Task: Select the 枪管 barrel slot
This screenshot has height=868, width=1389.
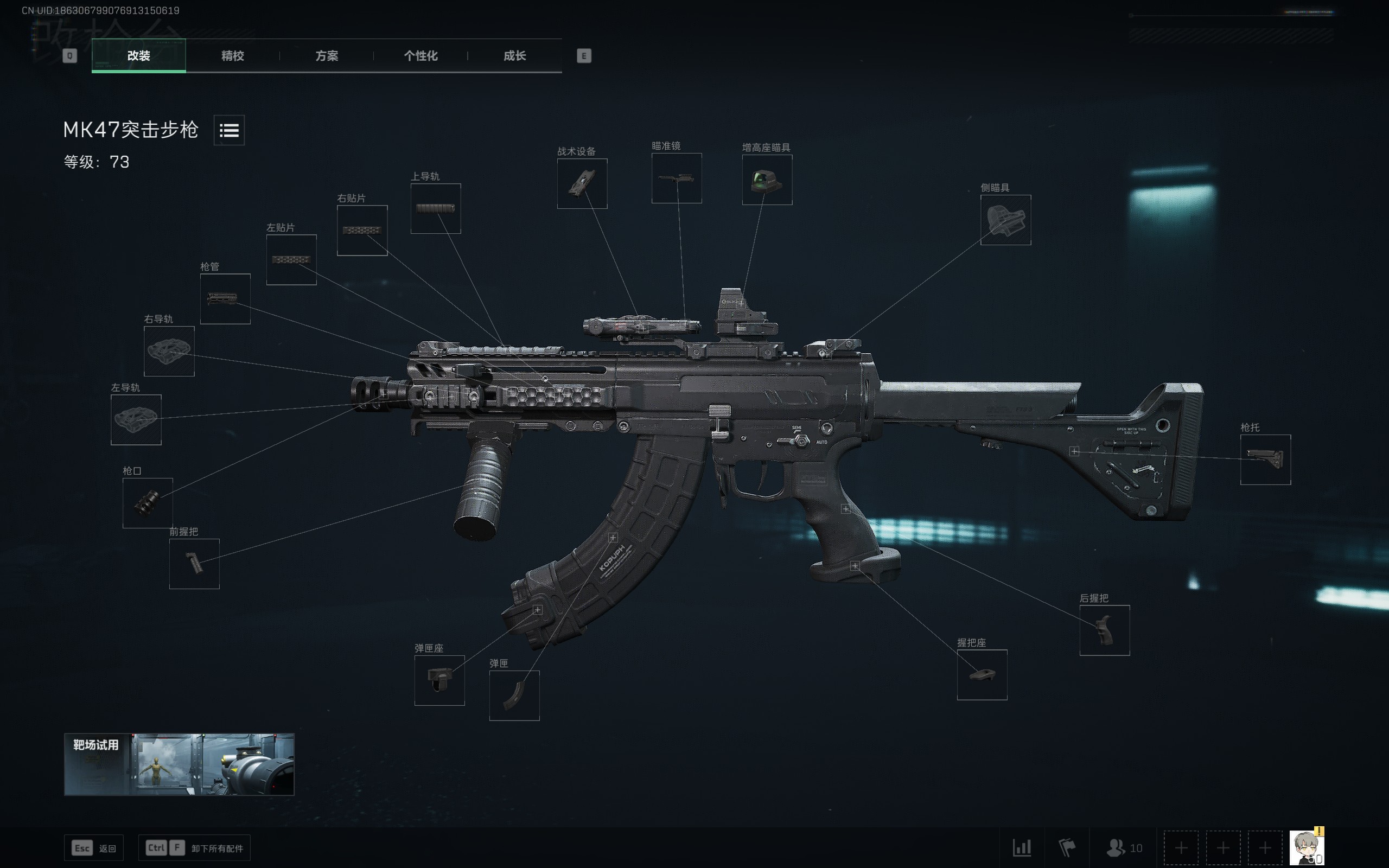Action: coord(225,298)
